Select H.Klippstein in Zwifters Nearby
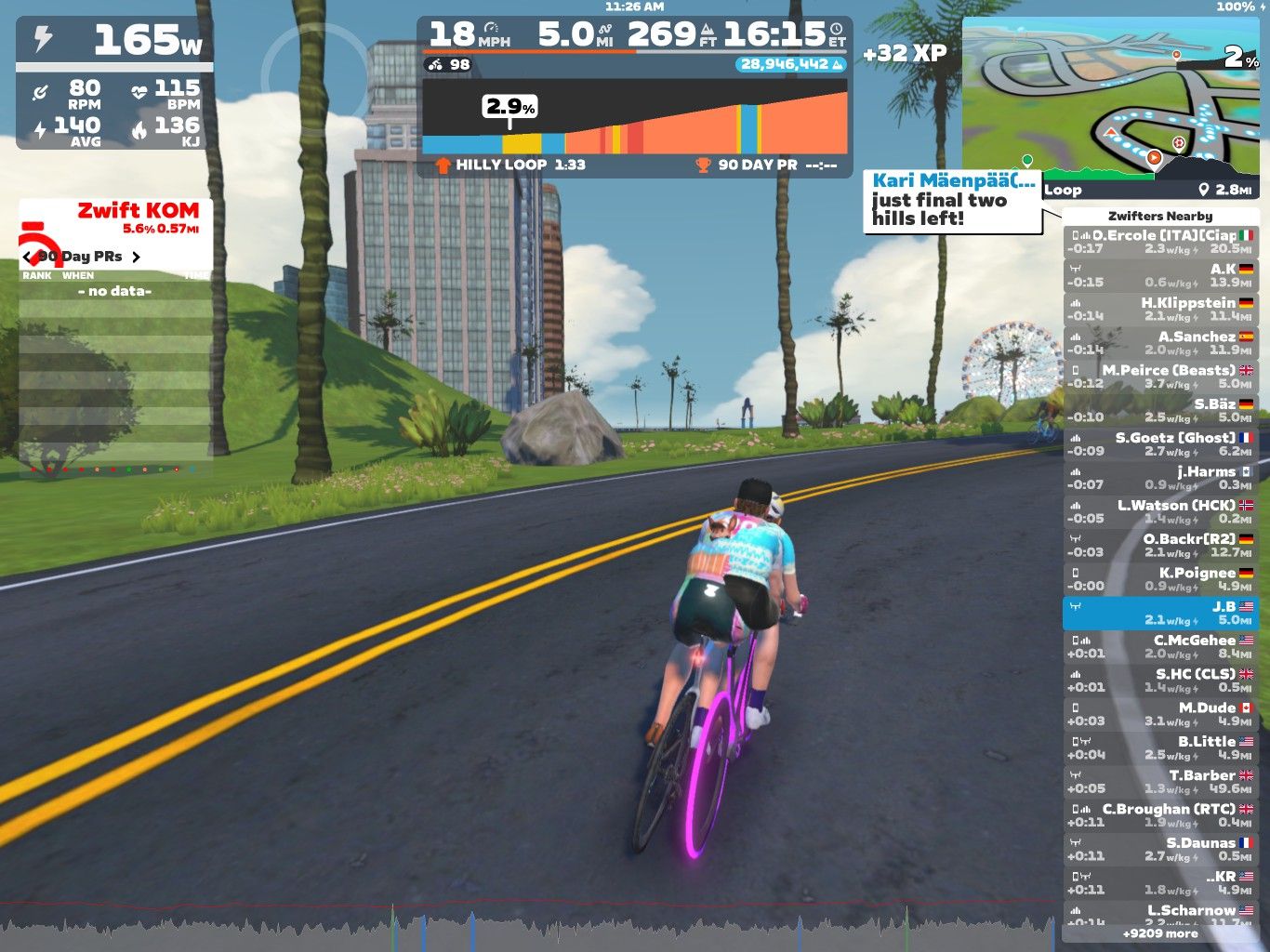 click(x=1160, y=310)
